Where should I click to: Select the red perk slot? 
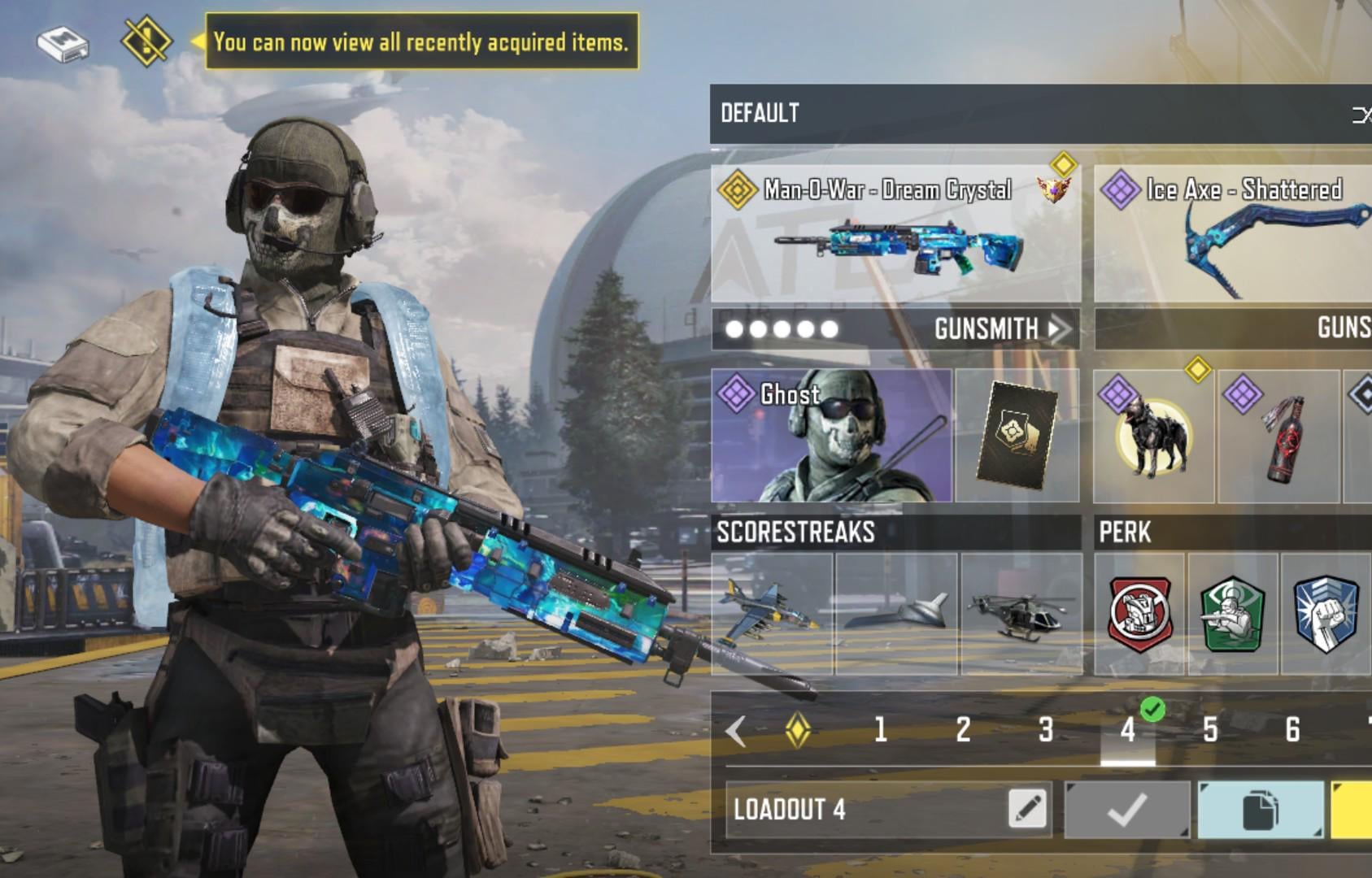(1139, 615)
